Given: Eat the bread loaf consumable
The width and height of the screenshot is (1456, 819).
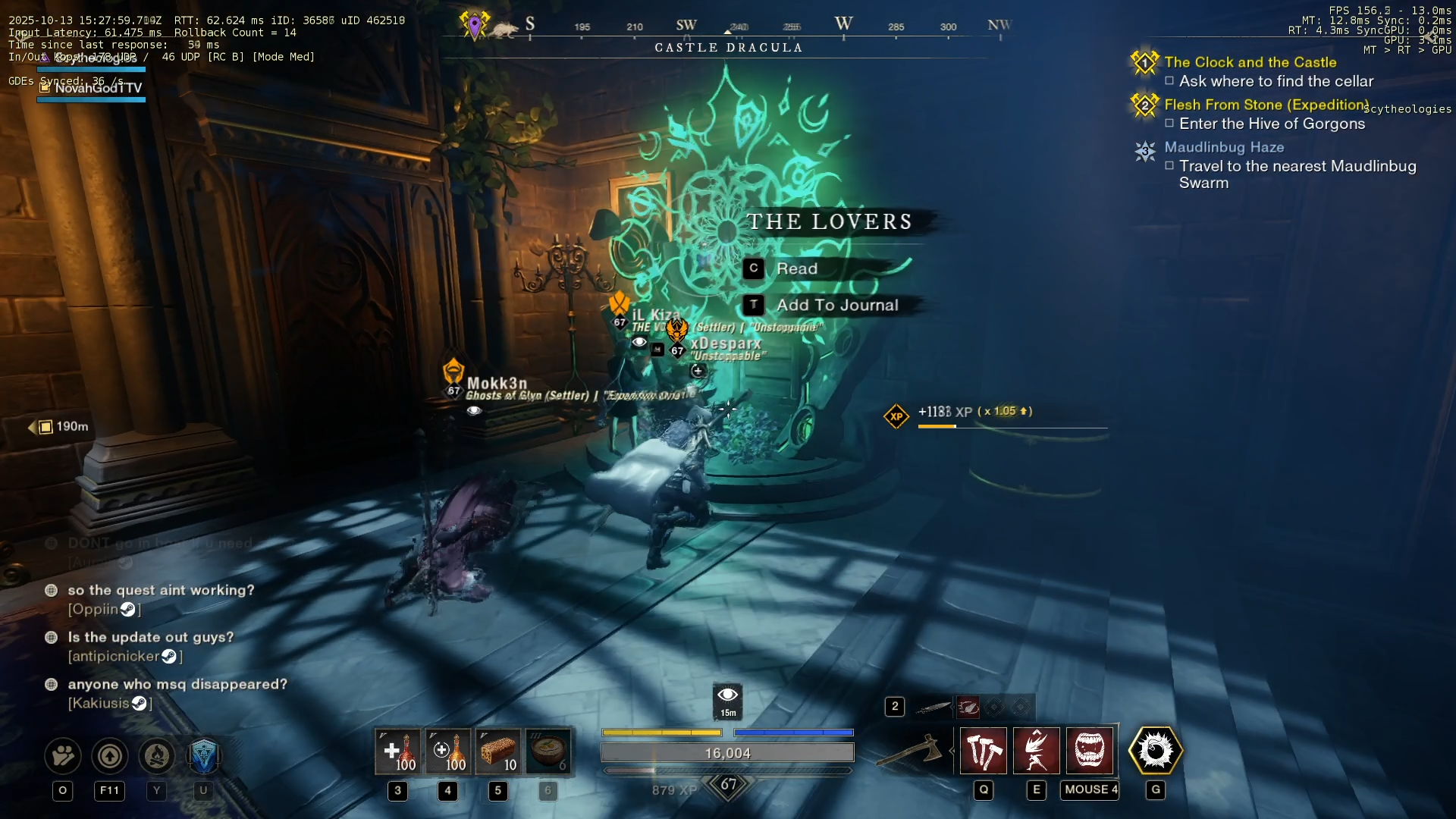Looking at the screenshot, I should pos(498,751).
